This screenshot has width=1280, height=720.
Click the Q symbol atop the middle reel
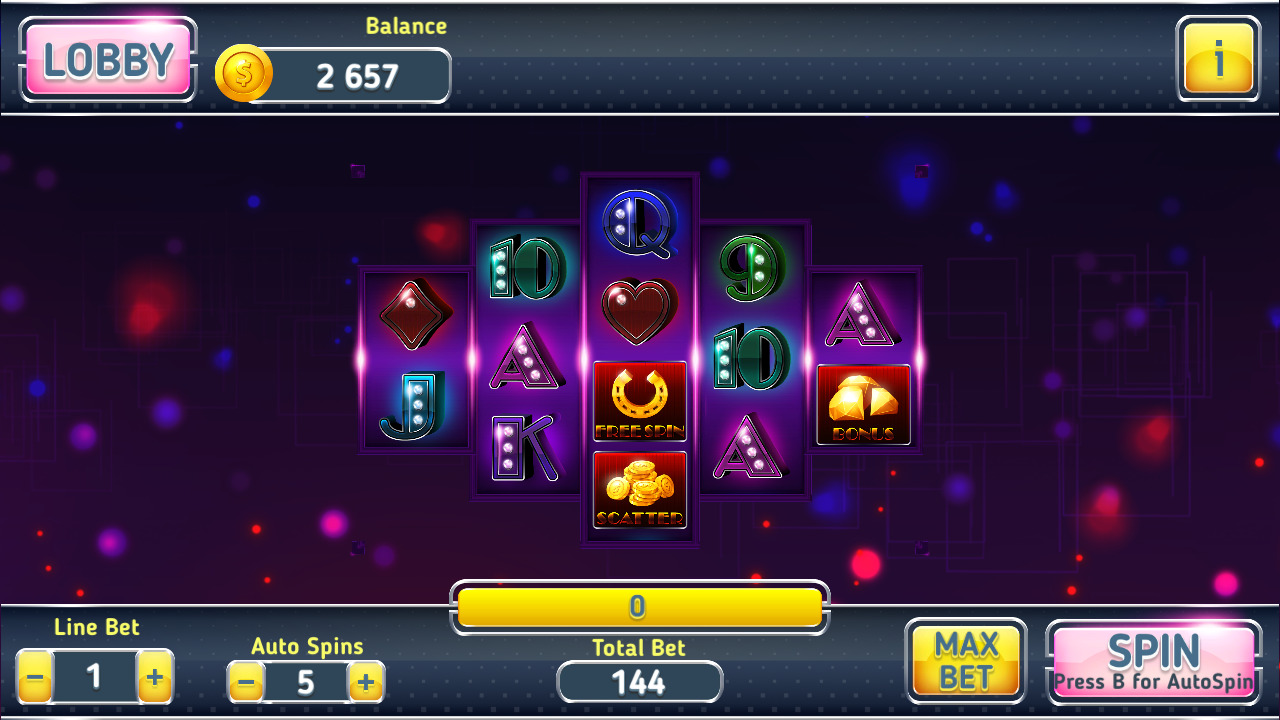(x=639, y=225)
